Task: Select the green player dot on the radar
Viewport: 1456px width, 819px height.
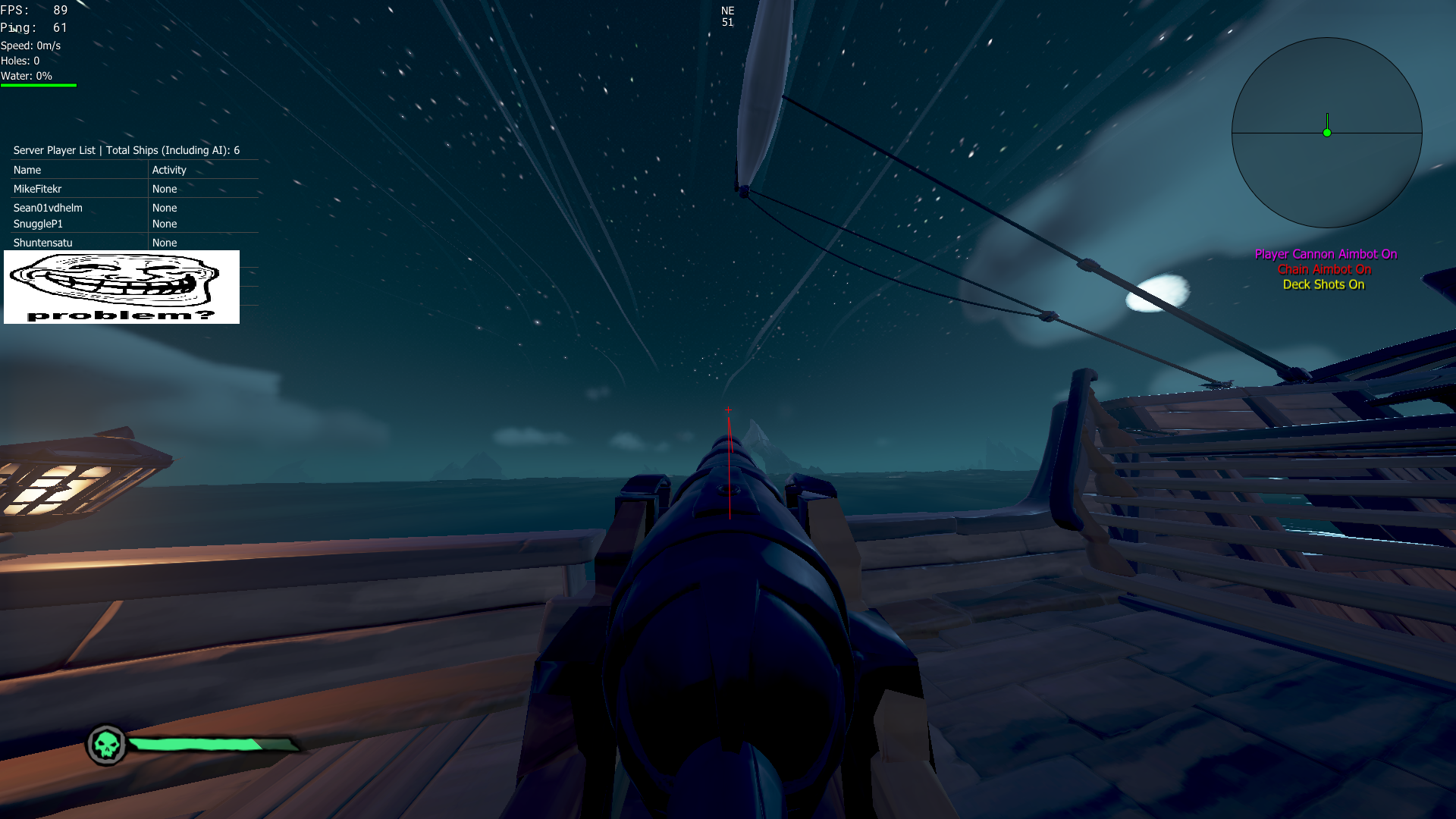Action: [x=1326, y=131]
